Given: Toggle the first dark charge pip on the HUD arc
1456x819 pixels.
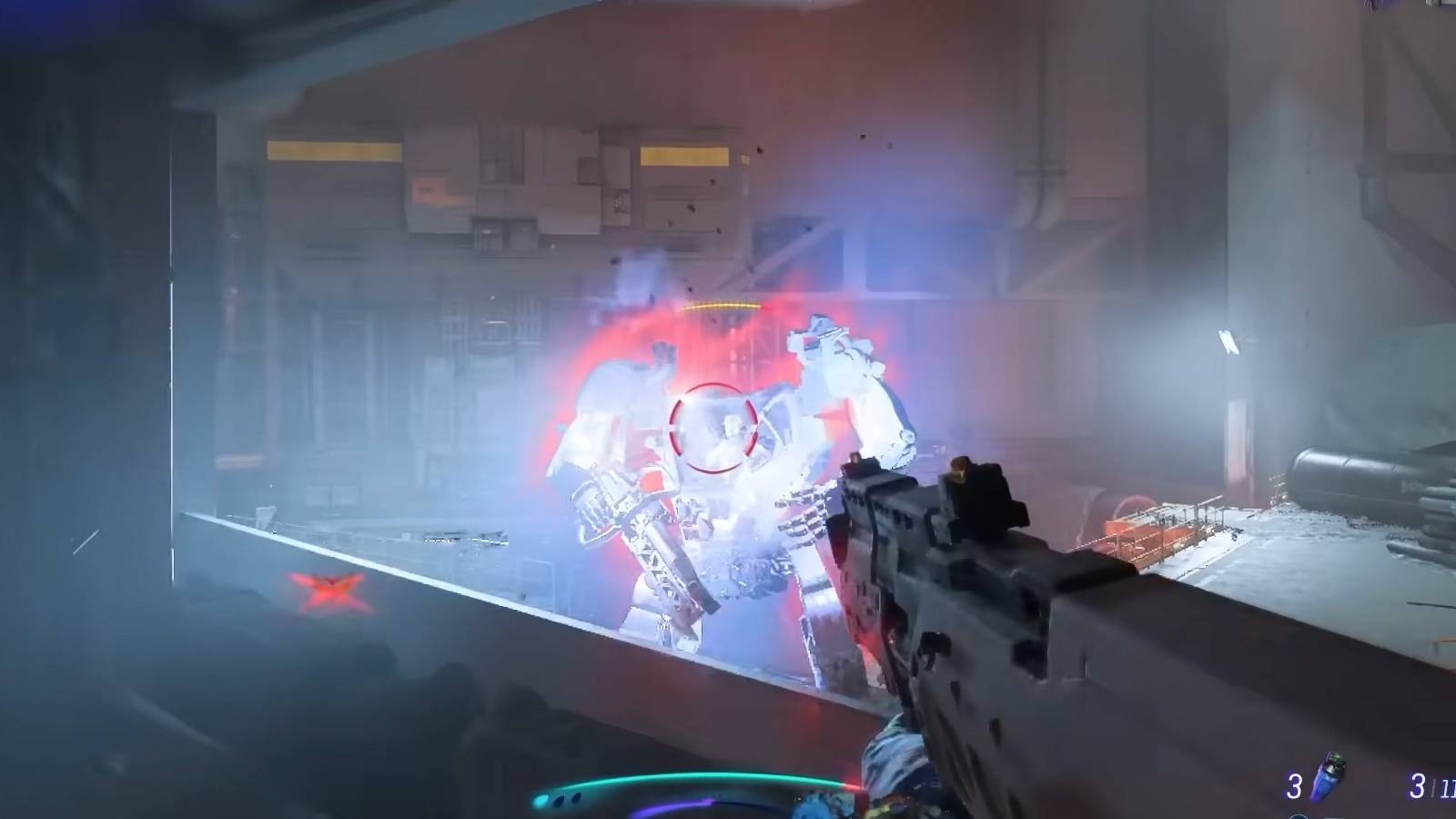Looking at the screenshot, I should pos(558,798).
